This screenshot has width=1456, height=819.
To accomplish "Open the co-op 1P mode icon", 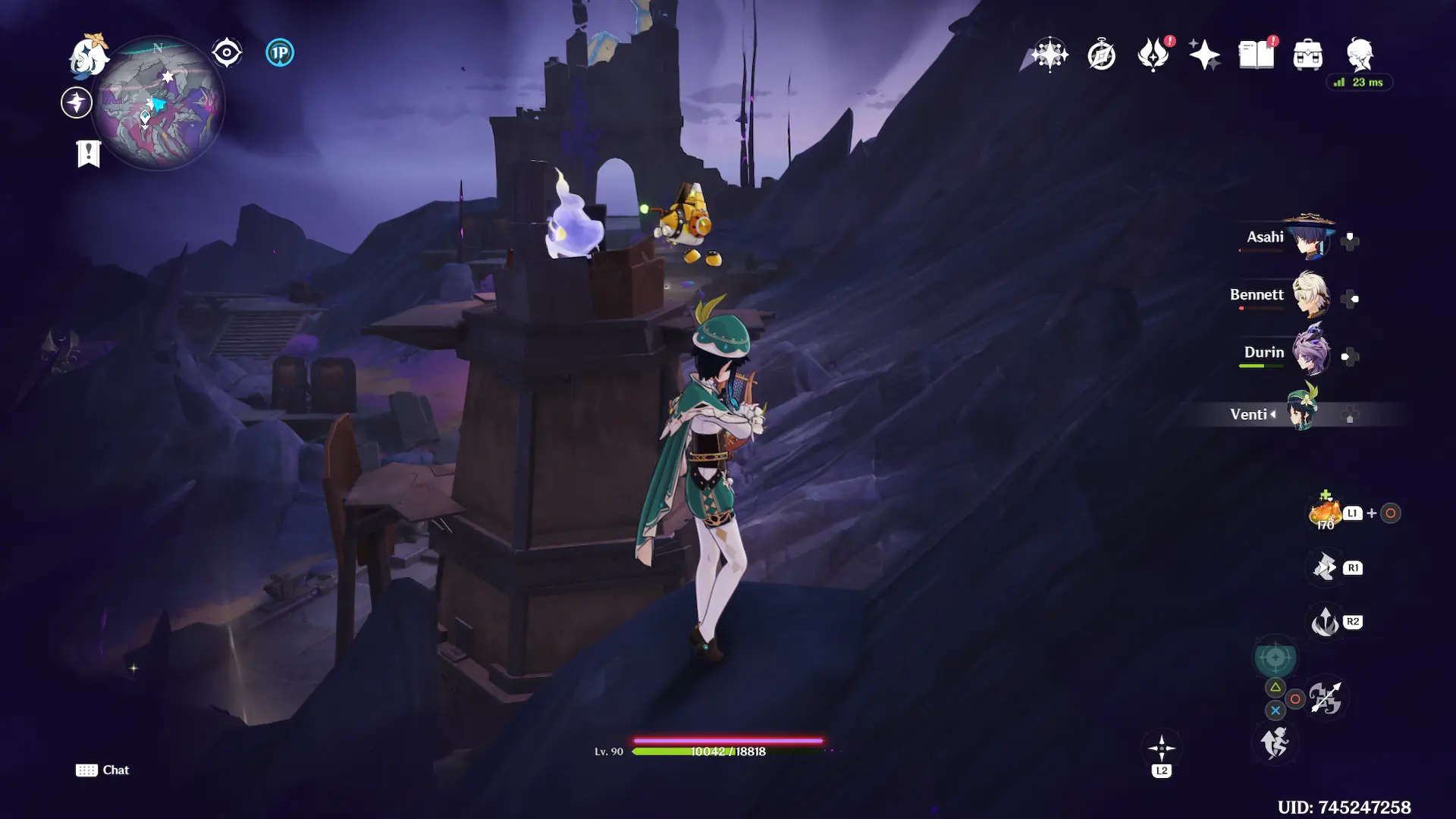I will tap(280, 53).
